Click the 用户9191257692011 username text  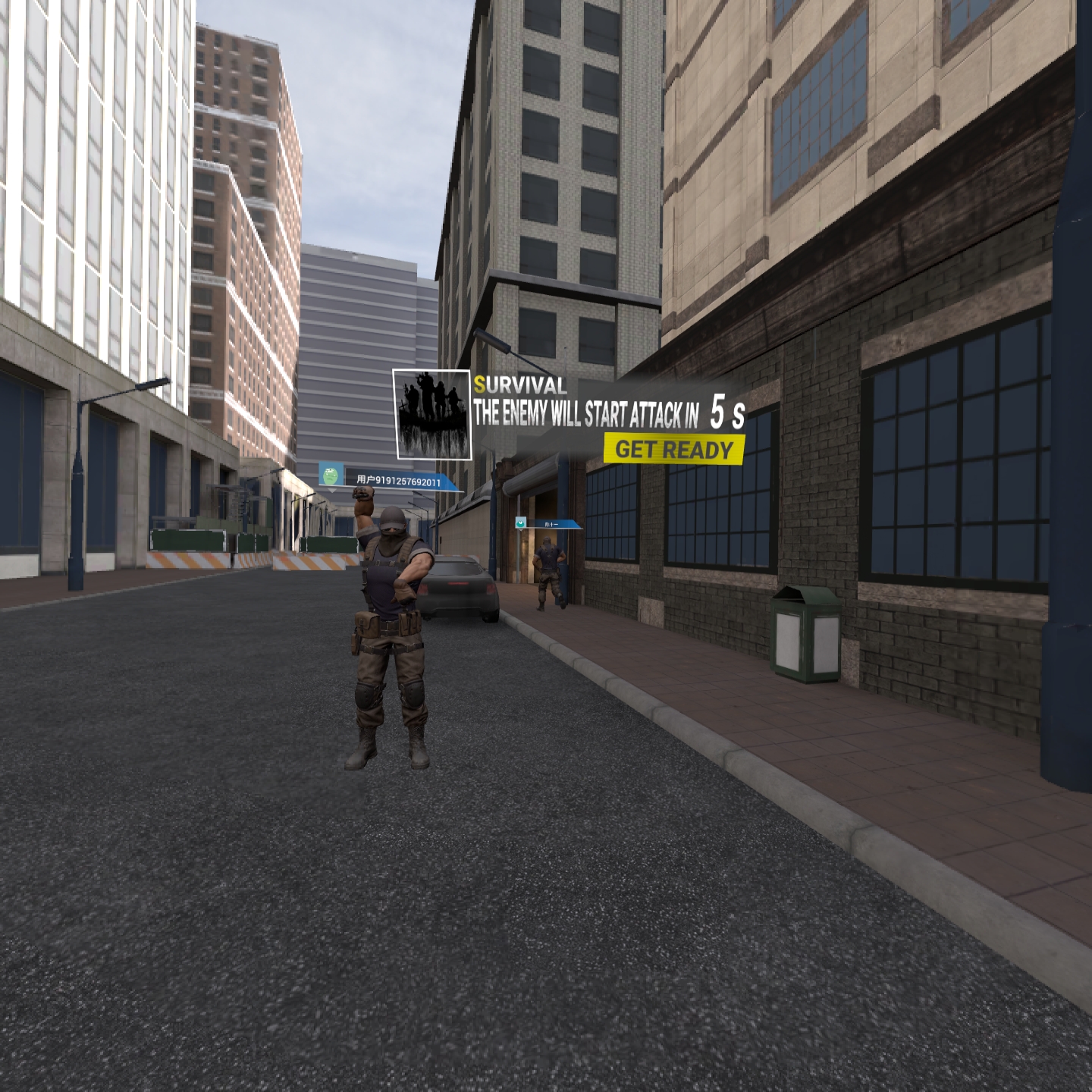(398, 480)
